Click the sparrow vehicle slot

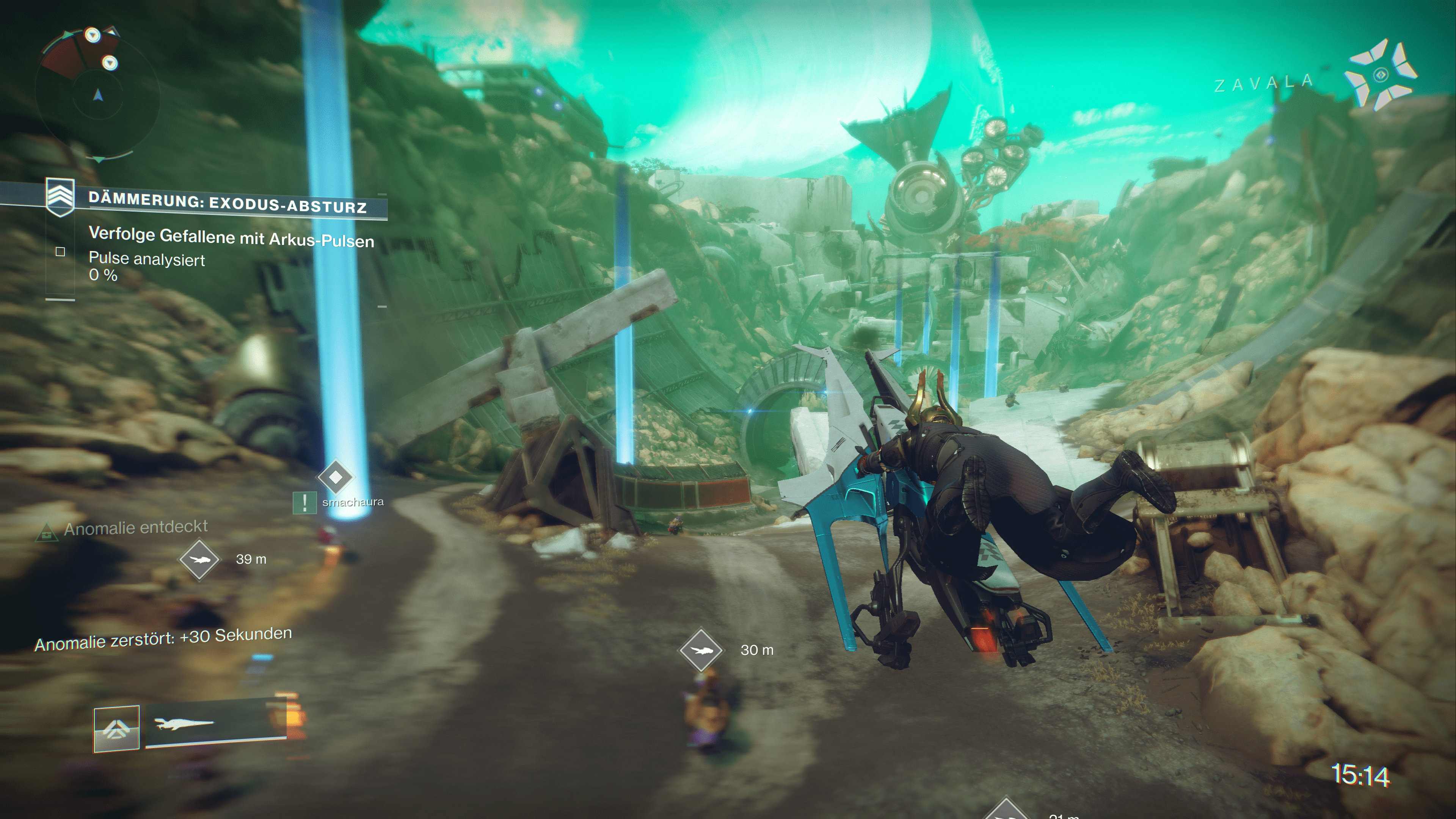pyautogui.click(x=216, y=723)
